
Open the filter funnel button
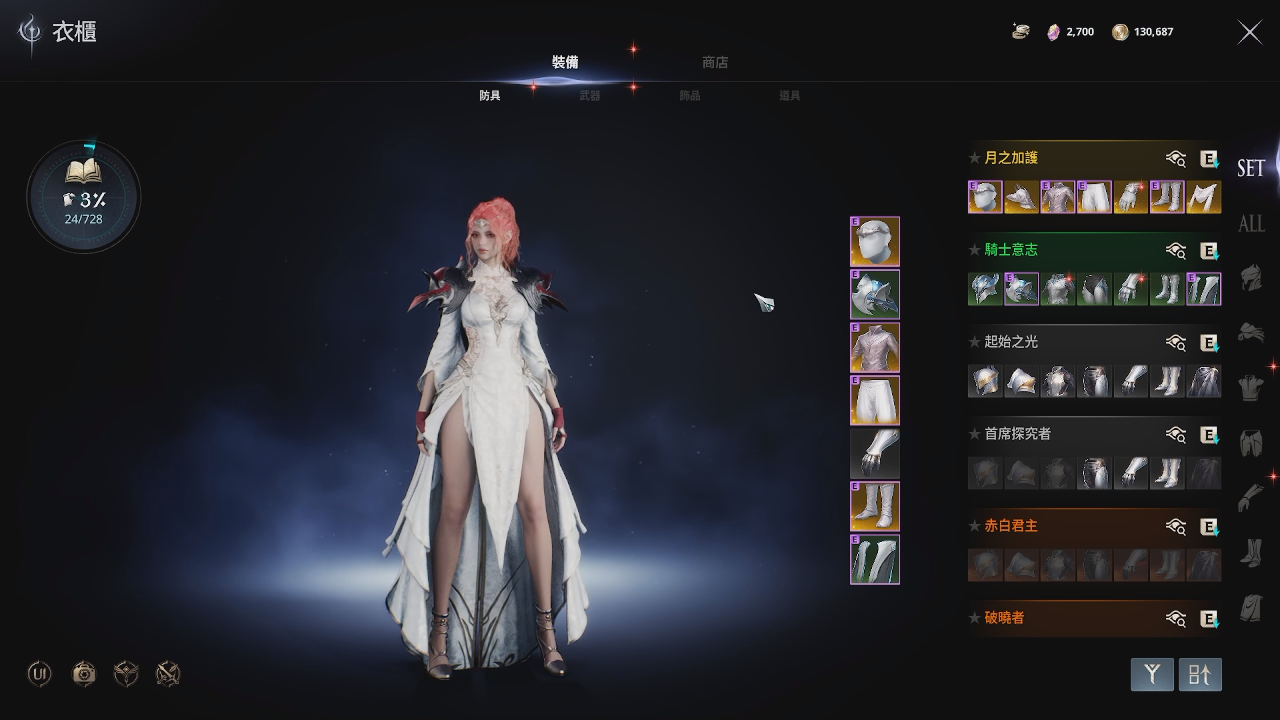pyautogui.click(x=1152, y=675)
